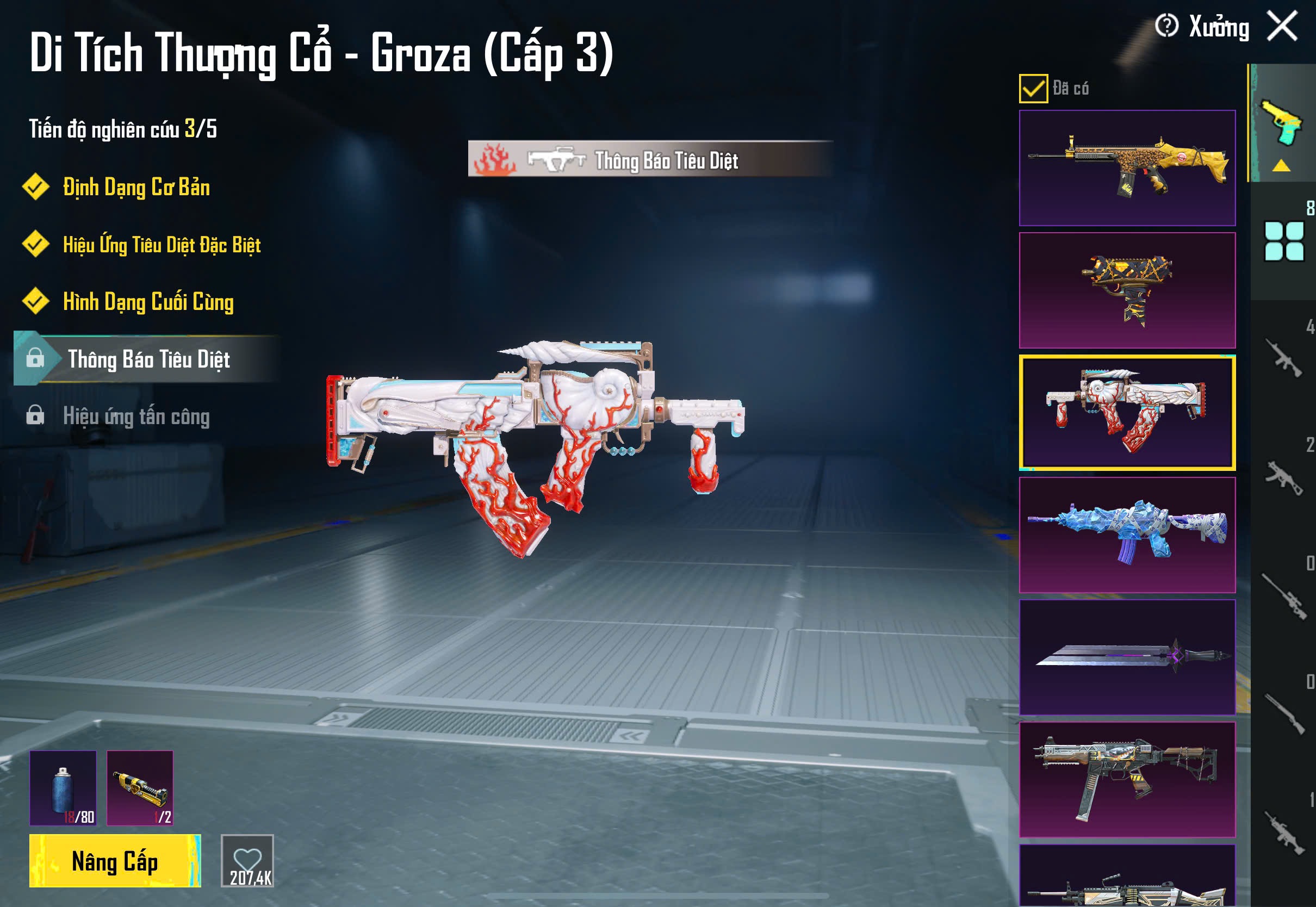Select the yellow gun material slot
Screen dimensions: 1316x907
[140, 788]
